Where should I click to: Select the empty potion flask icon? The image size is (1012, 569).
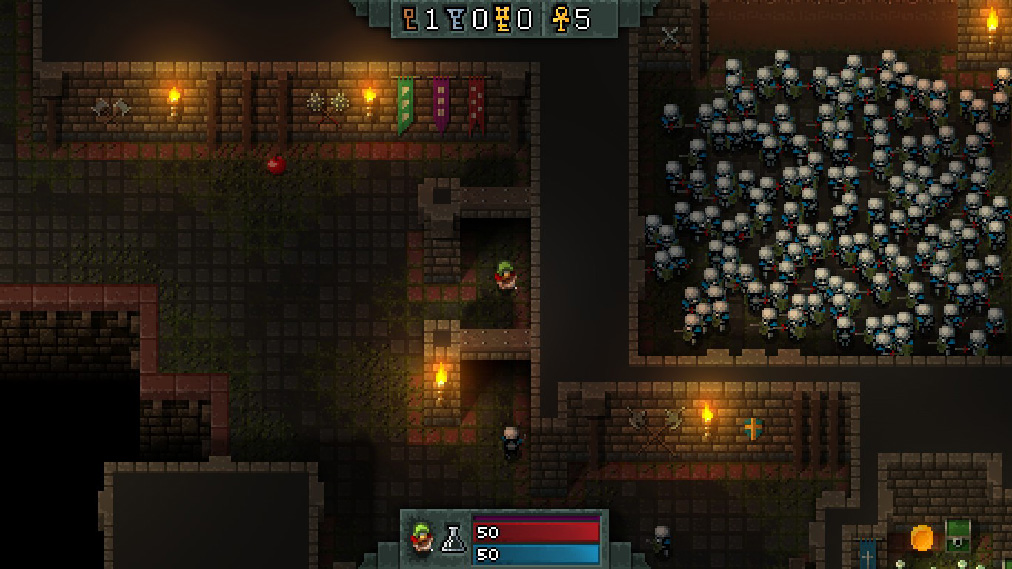click(x=455, y=540)
